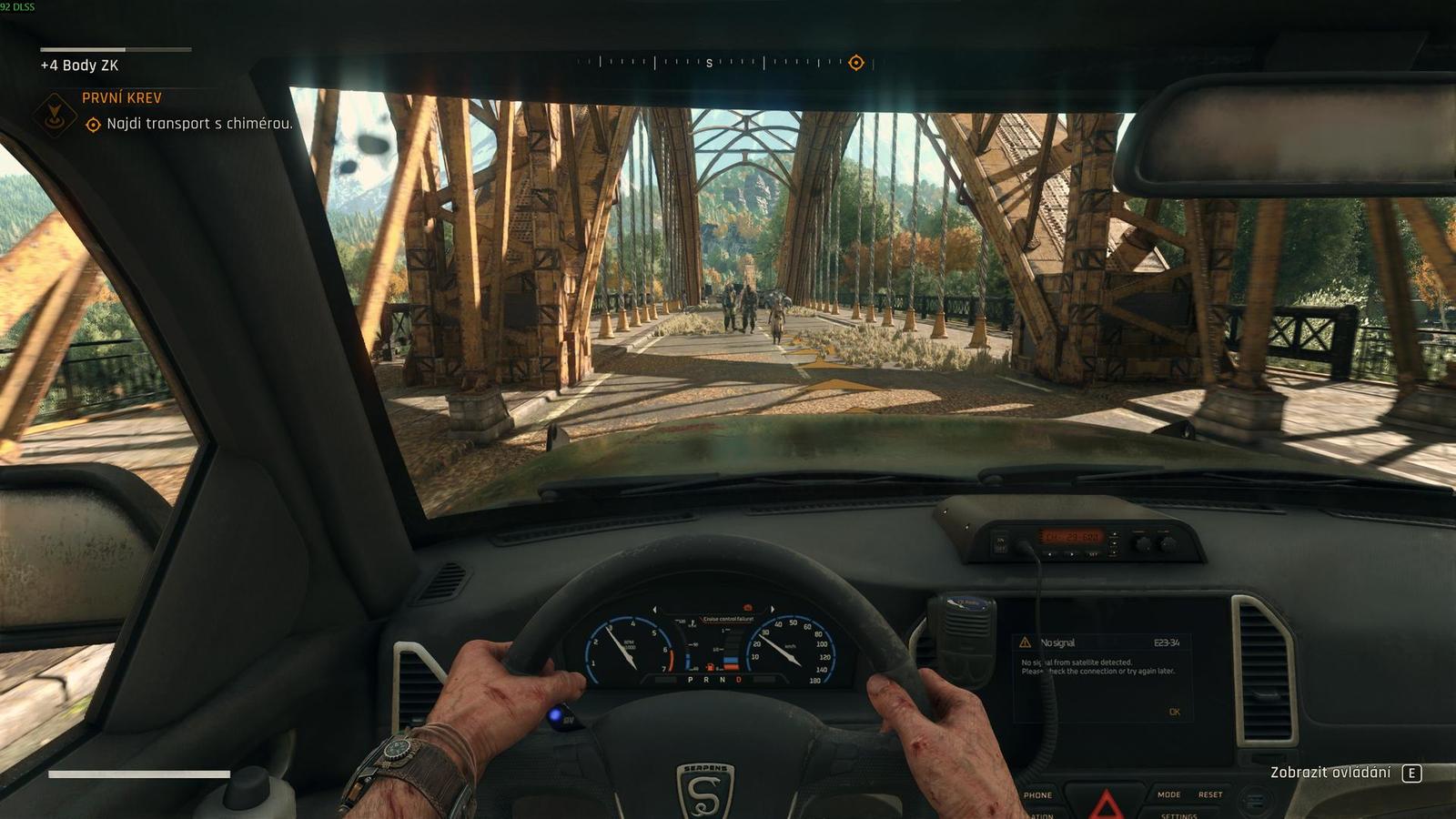
Task: Toggle the left turn signal arrow on the cluster
Action: point(654,608)
